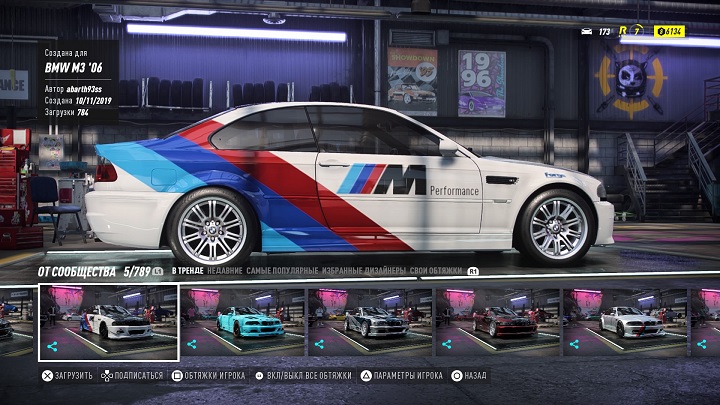Pick the silver and blue BMW wrap thumbnail

371,322
